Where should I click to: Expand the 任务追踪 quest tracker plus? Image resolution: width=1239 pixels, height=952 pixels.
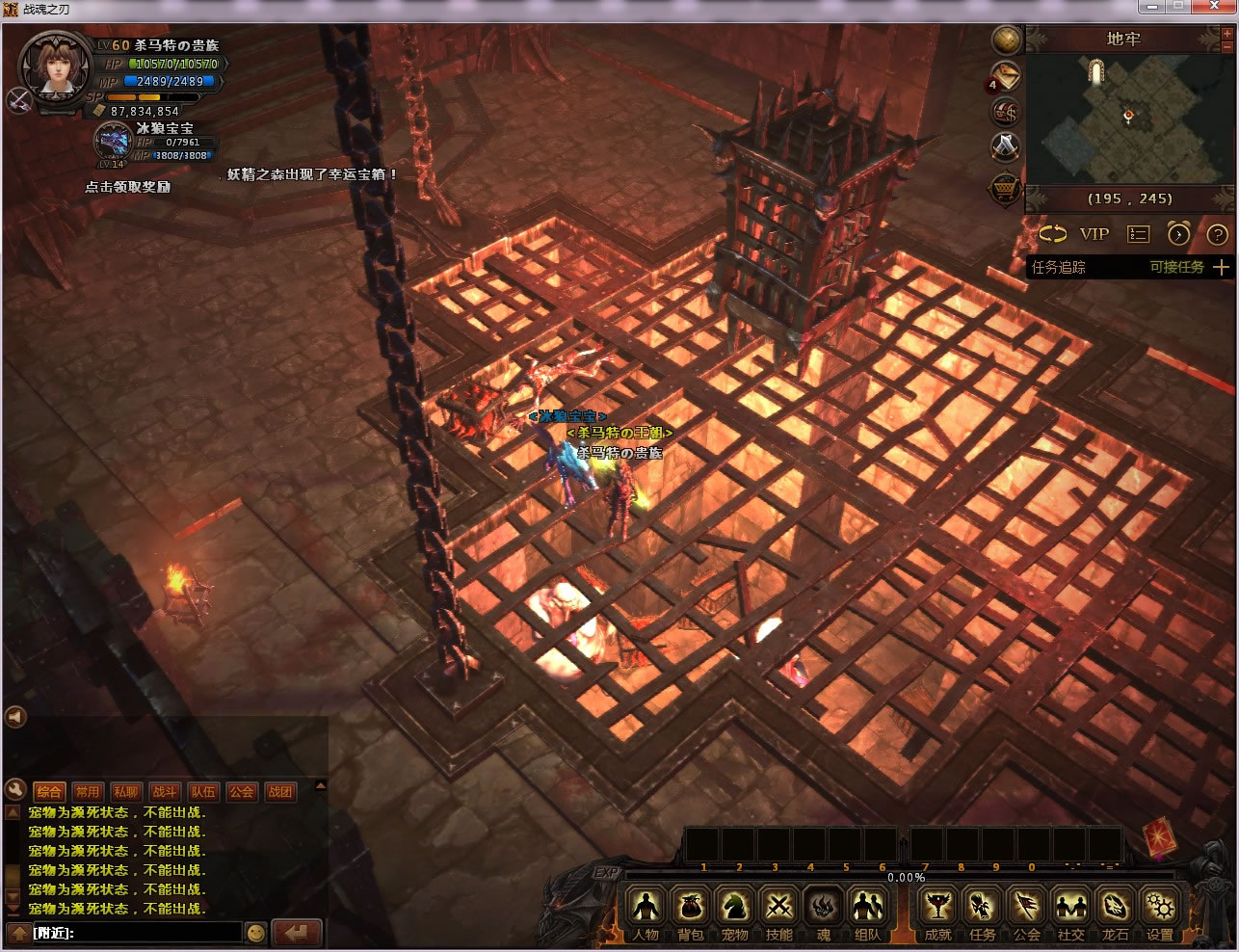pos(1221,267)
